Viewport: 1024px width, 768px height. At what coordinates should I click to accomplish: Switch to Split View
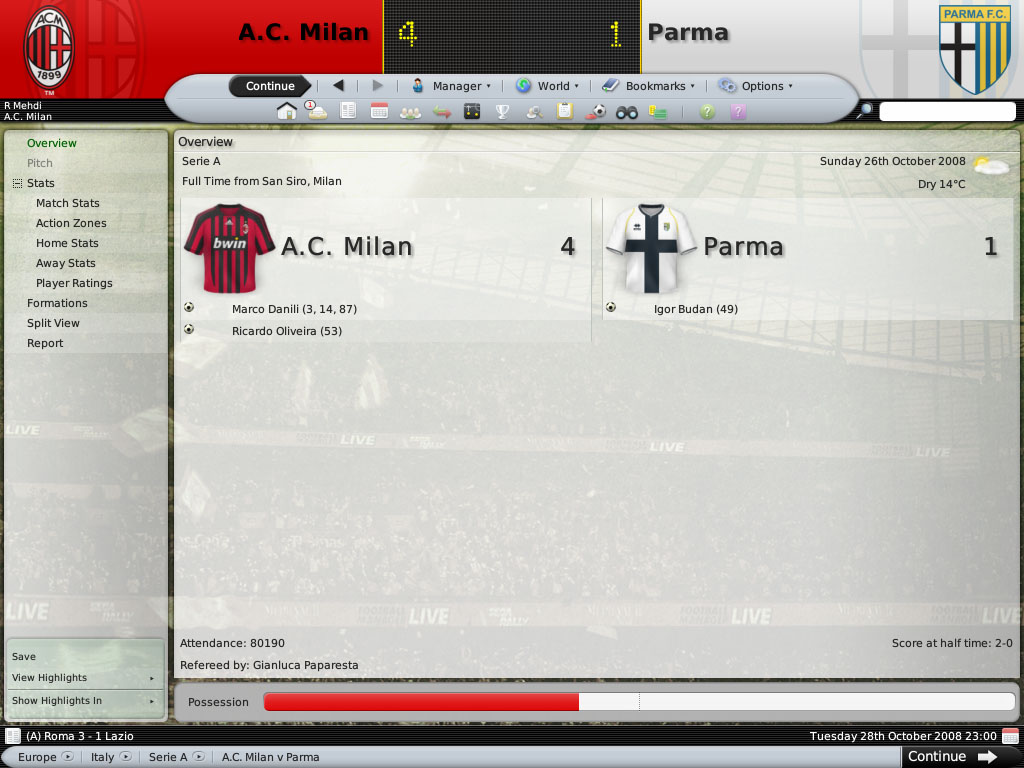[53, 323]
